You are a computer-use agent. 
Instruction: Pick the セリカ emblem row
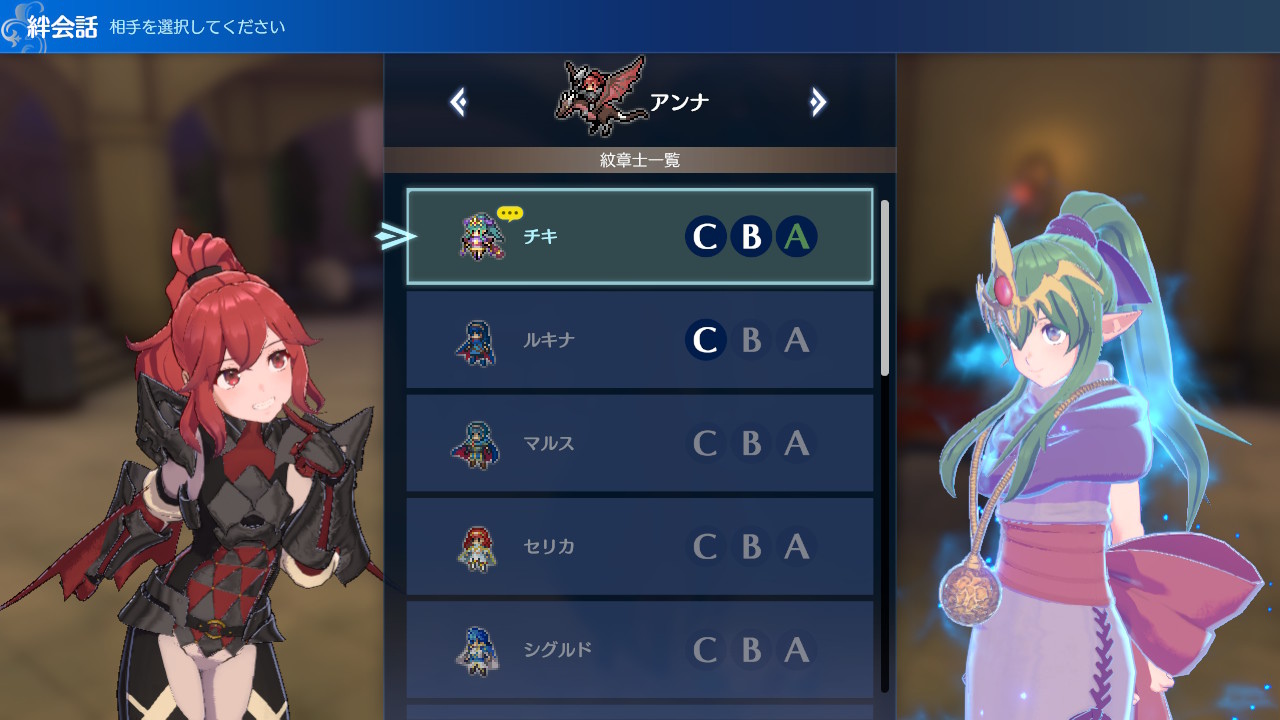639,546
